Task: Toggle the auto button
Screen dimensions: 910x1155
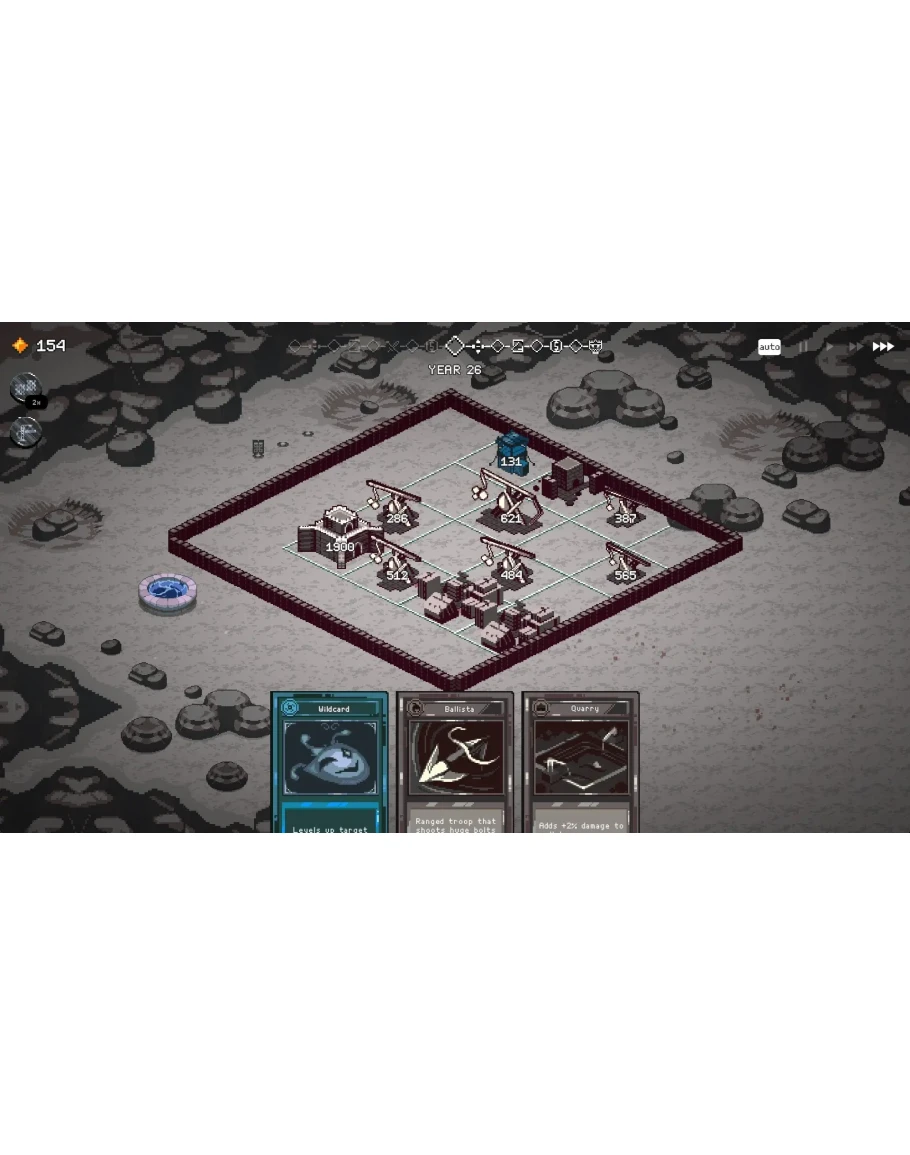Action: (x=769, y=347)
